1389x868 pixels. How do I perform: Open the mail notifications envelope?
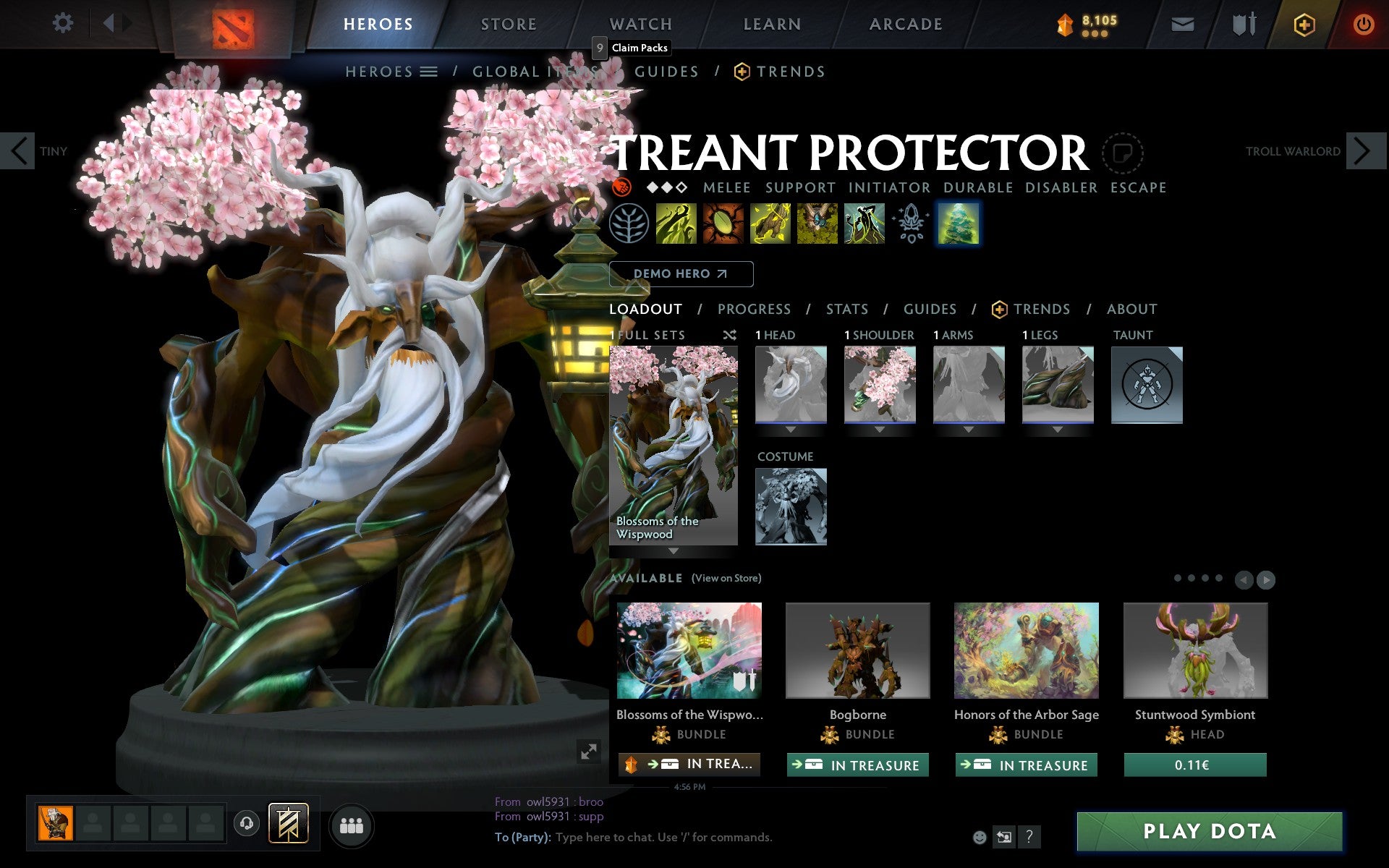pos(1182,23)
